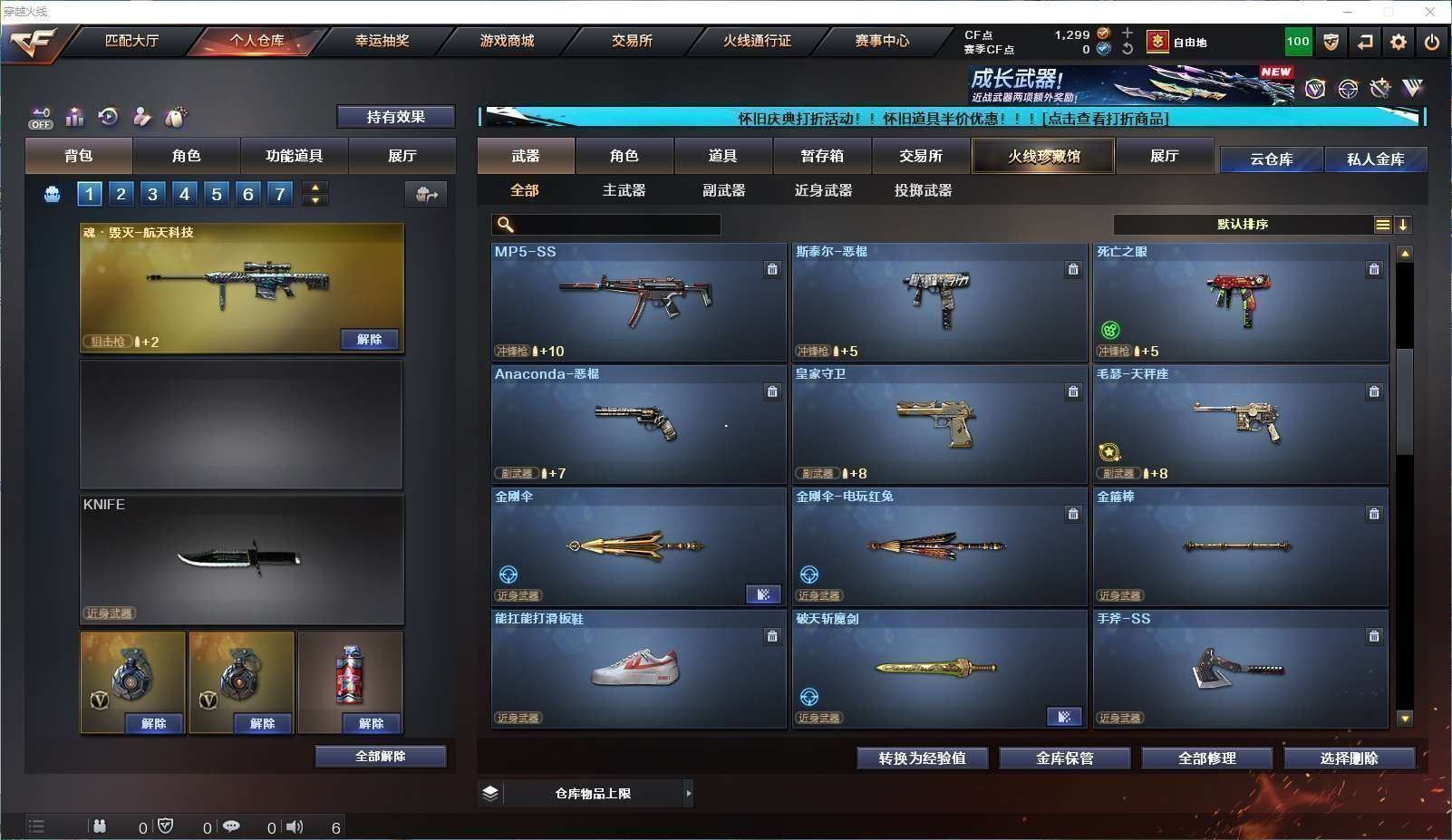The image size is (1452, 840).
Task: Select the MP5-SS weapon tile
Action: pos(638,302)
